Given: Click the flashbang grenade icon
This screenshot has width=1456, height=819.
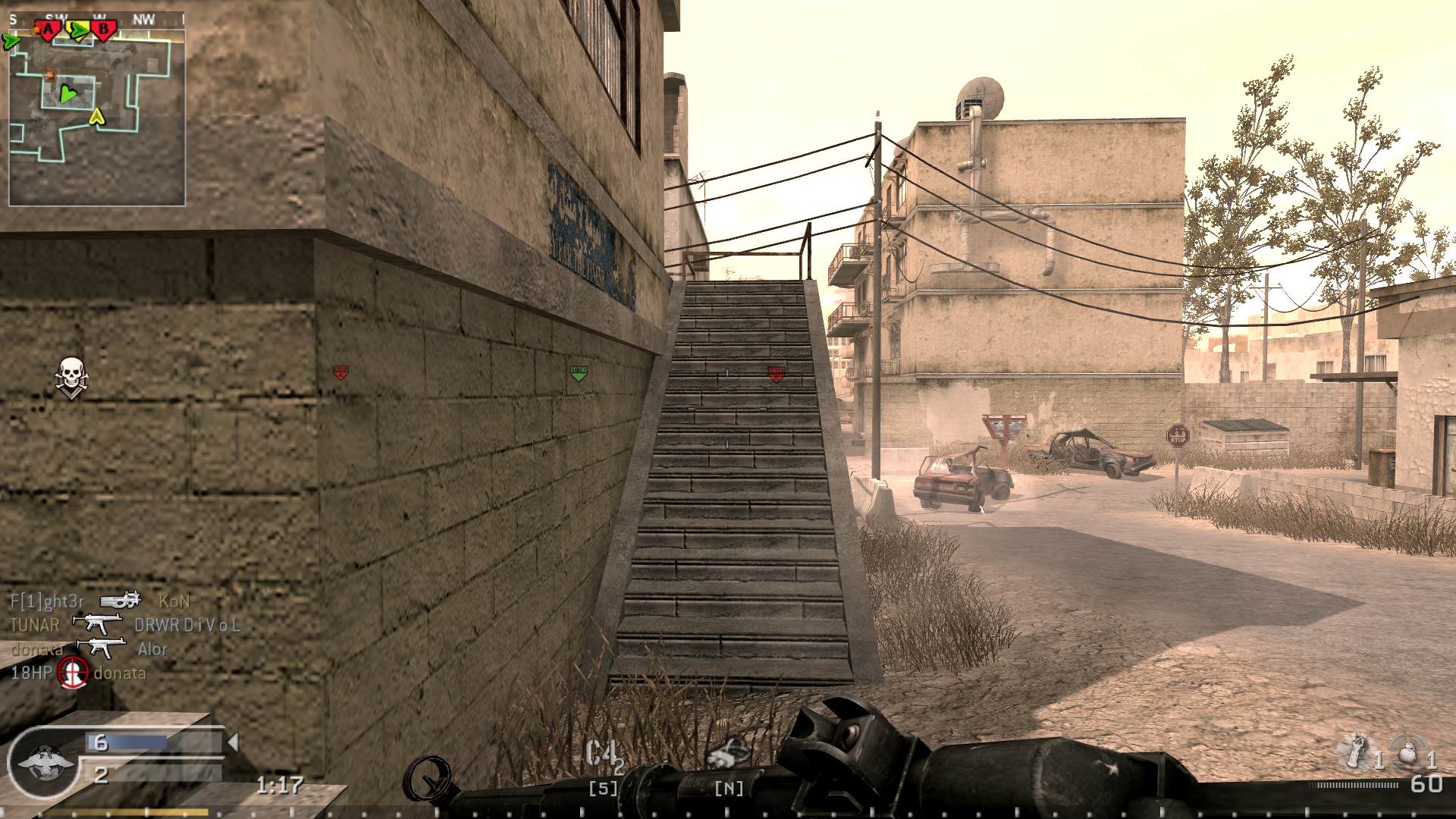Looking at the screenshot, I should coord(1356,751).
